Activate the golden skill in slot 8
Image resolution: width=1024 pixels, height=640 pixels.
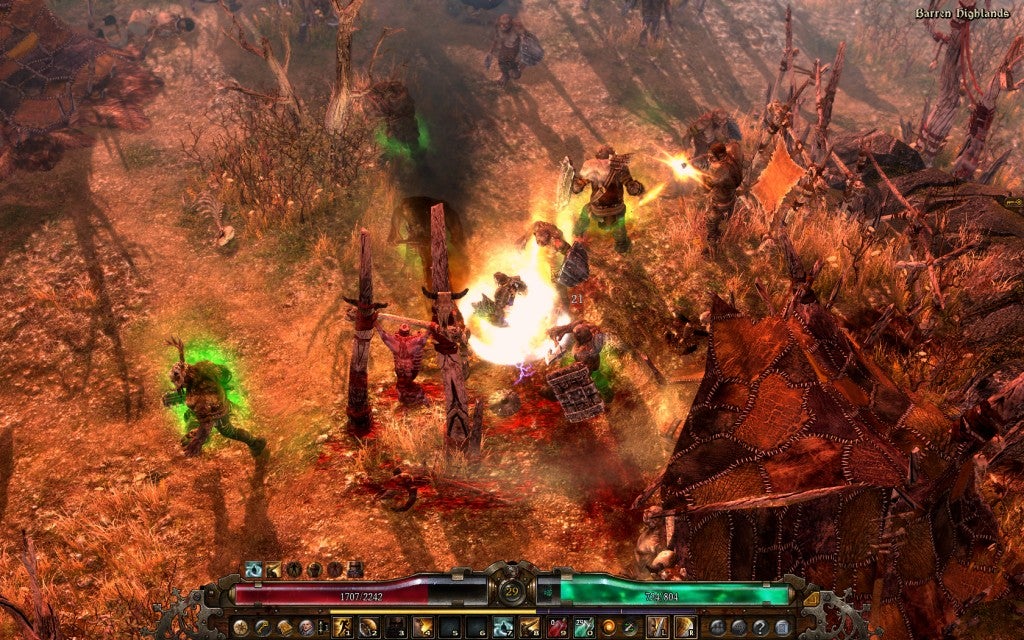529,627
